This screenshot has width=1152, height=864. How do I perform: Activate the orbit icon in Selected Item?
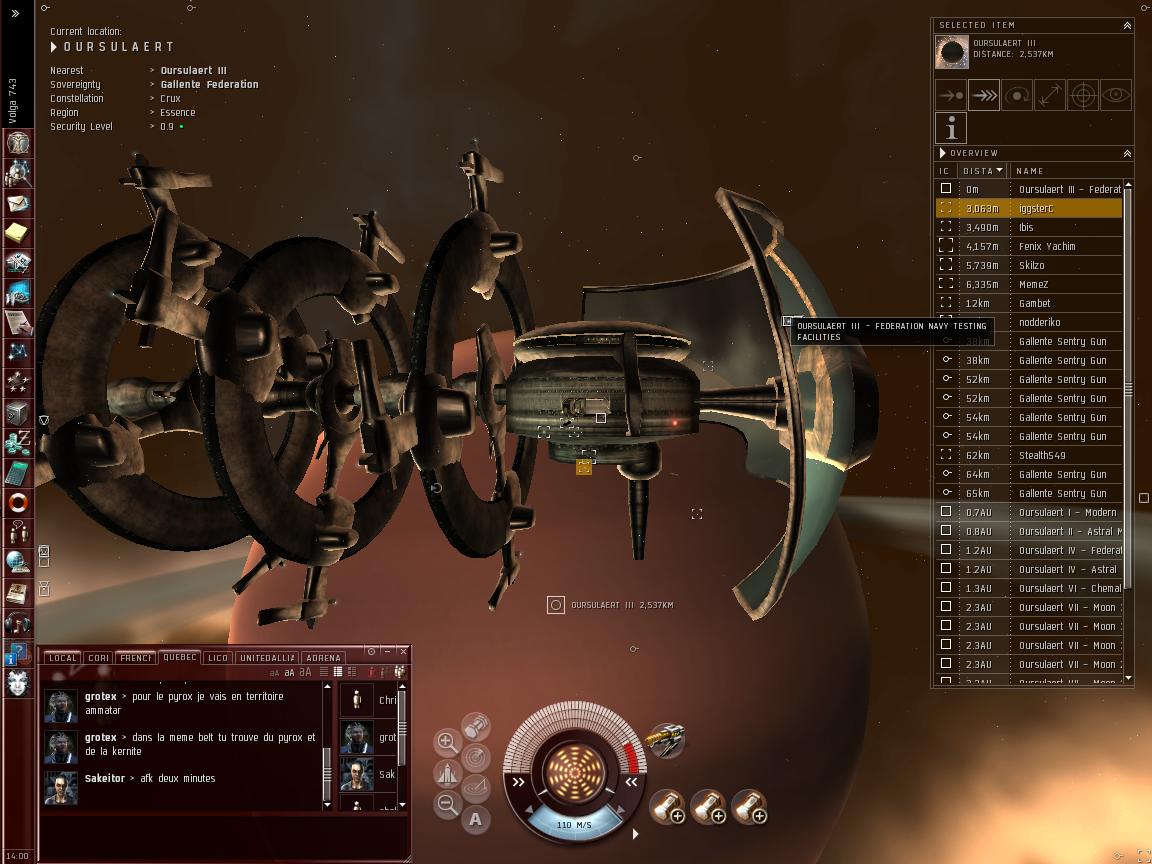[1017, 95]
